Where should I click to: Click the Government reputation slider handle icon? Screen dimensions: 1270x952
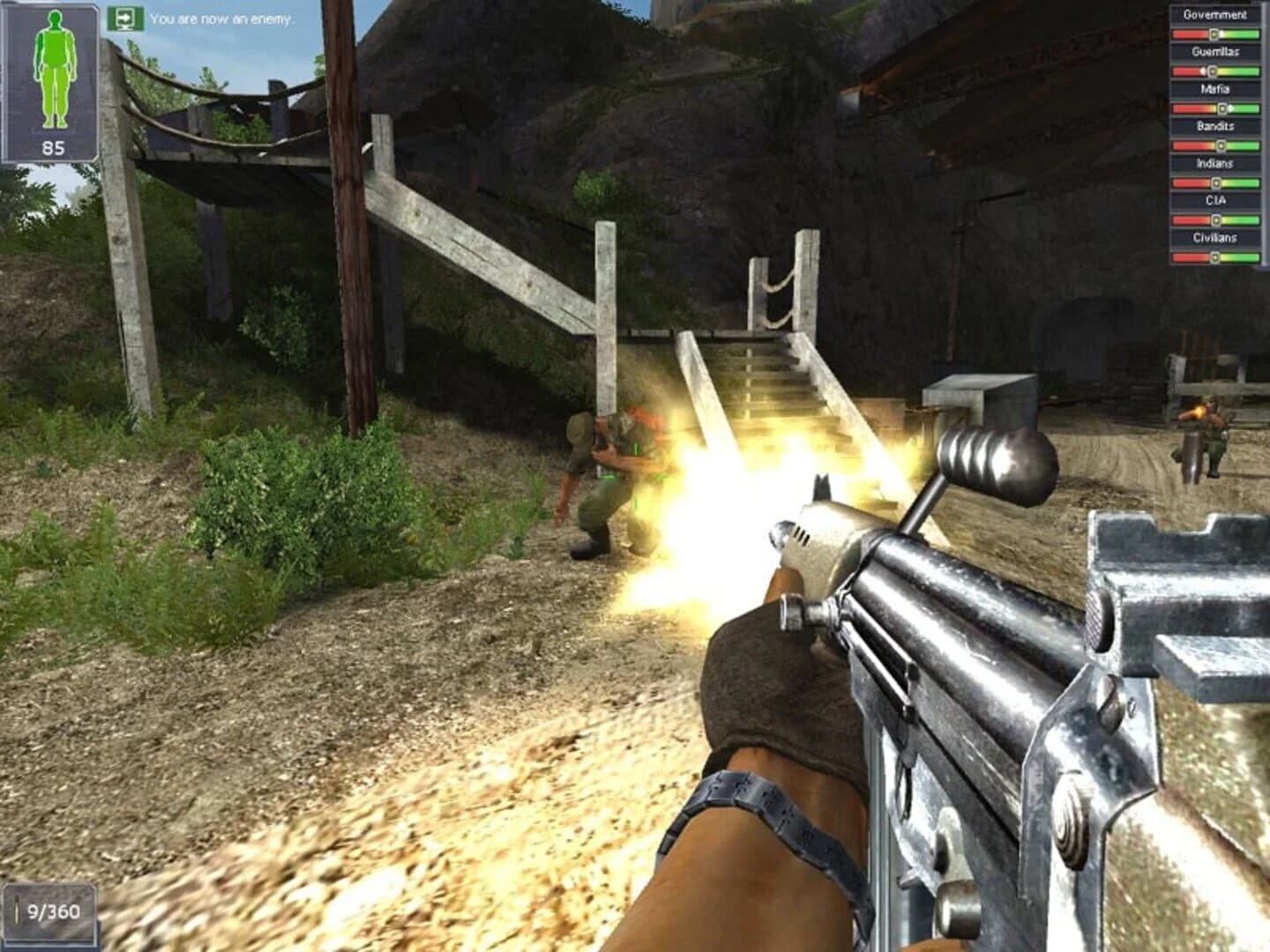tap(1215, 33)
